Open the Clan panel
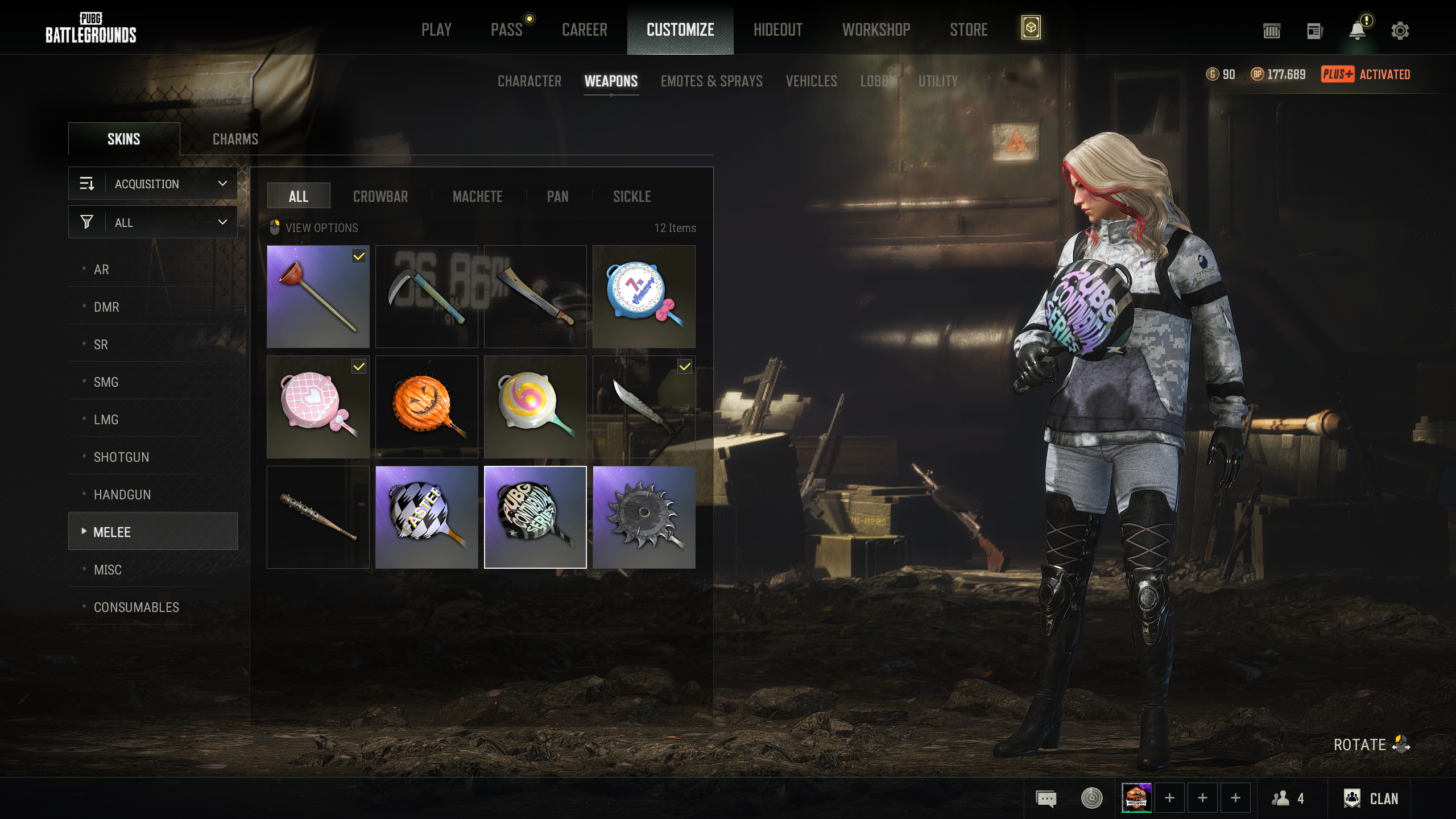This screenshot has height=819, width=1456. pos(1371,799)
